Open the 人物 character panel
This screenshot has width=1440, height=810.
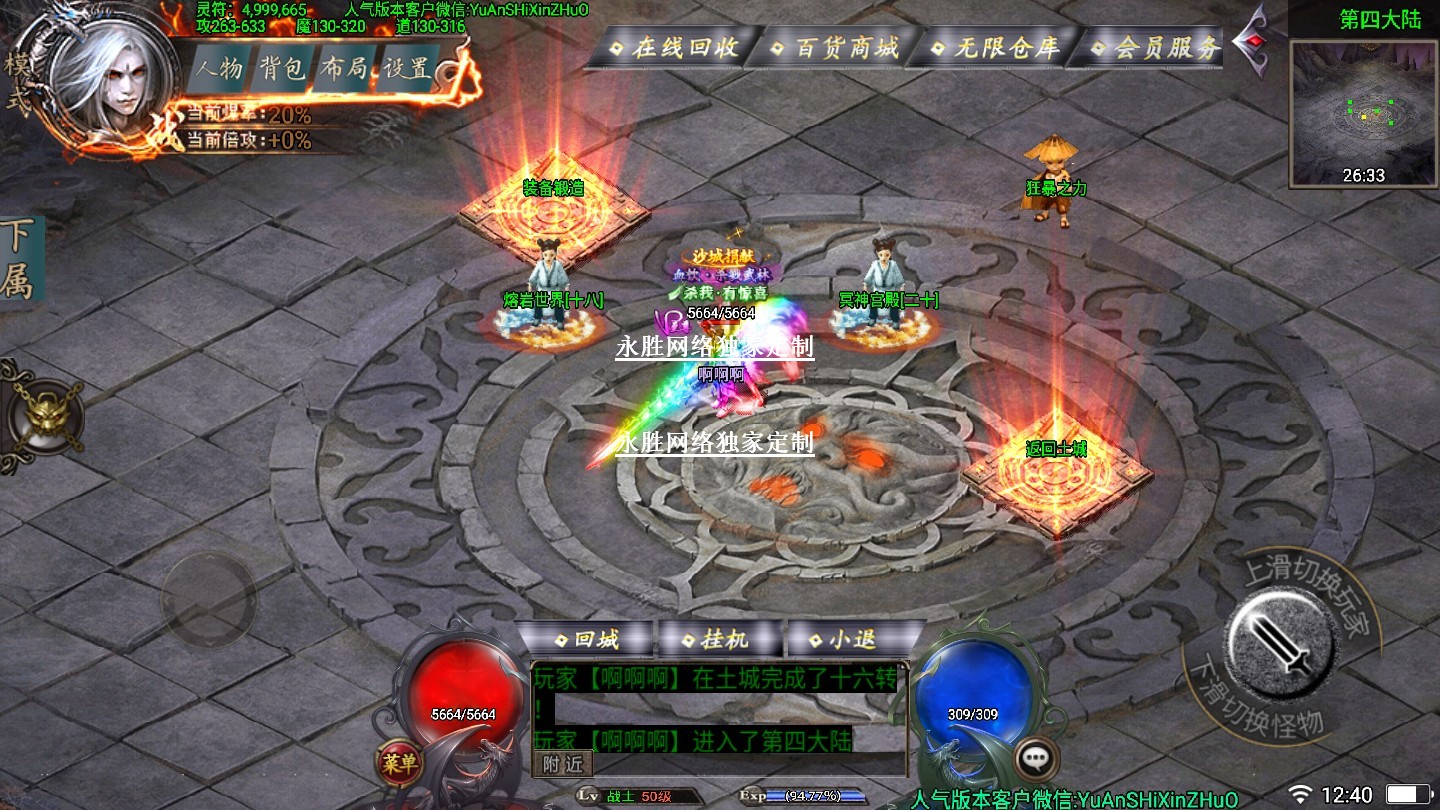point(220,69)
